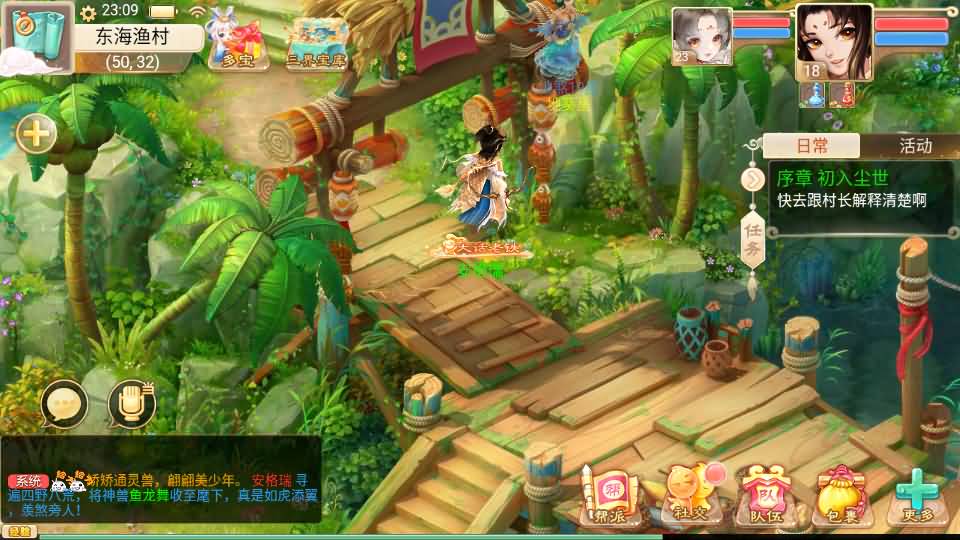Use the red potion buff icon
Screen dimensions: 960x540
pos(841,94)
